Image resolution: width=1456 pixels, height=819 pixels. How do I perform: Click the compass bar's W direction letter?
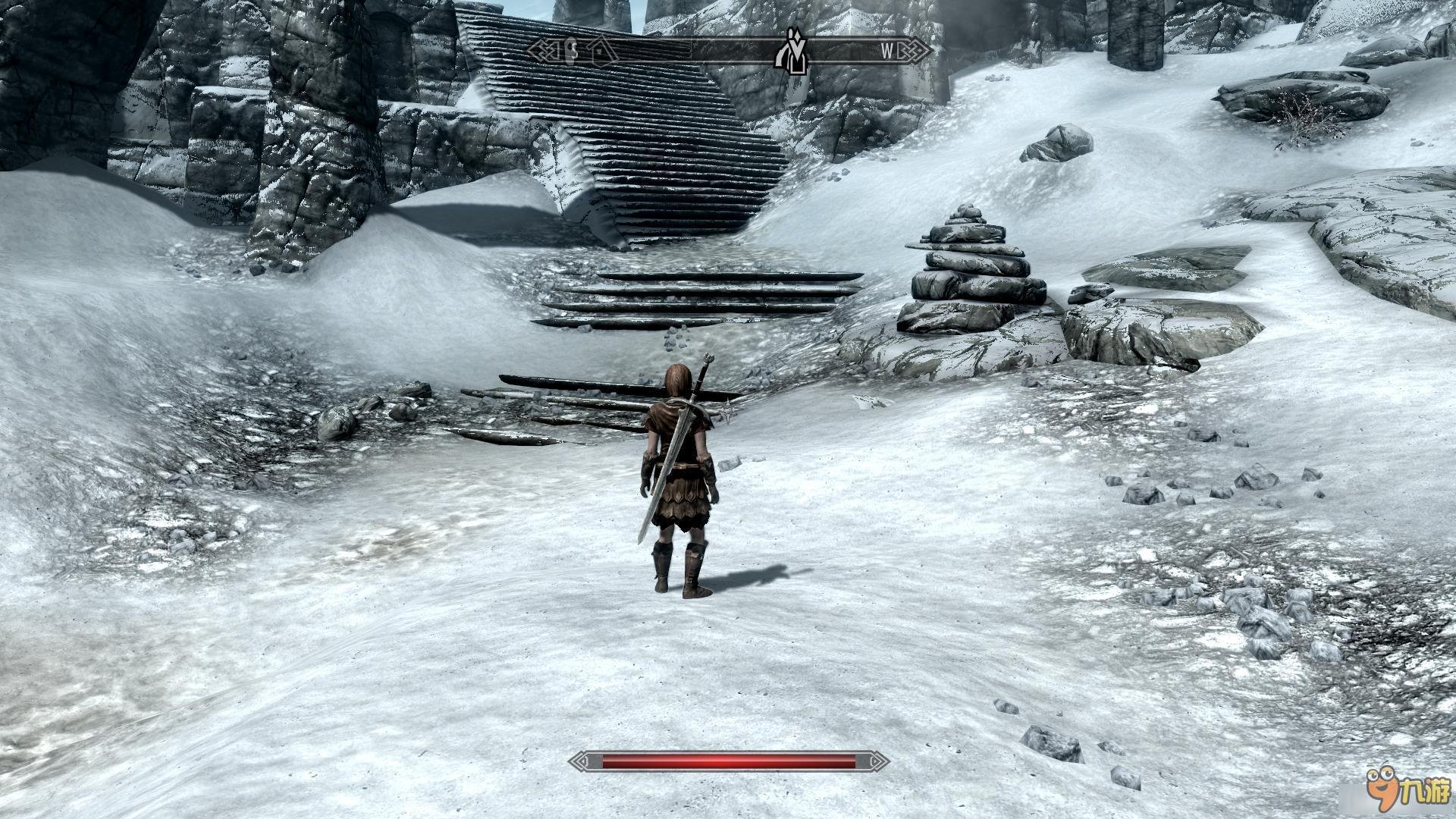click(x=887, y=51)
